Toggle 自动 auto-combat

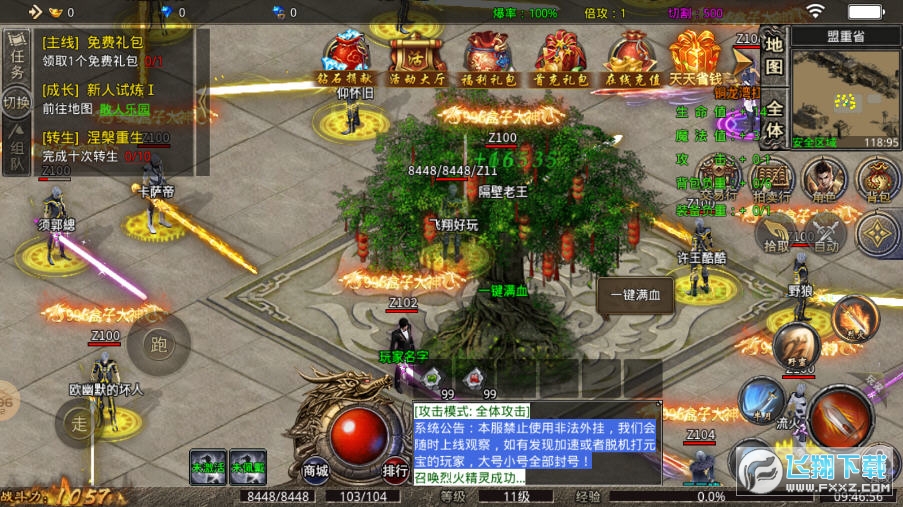pyautogui.click(x=826, y=236)
